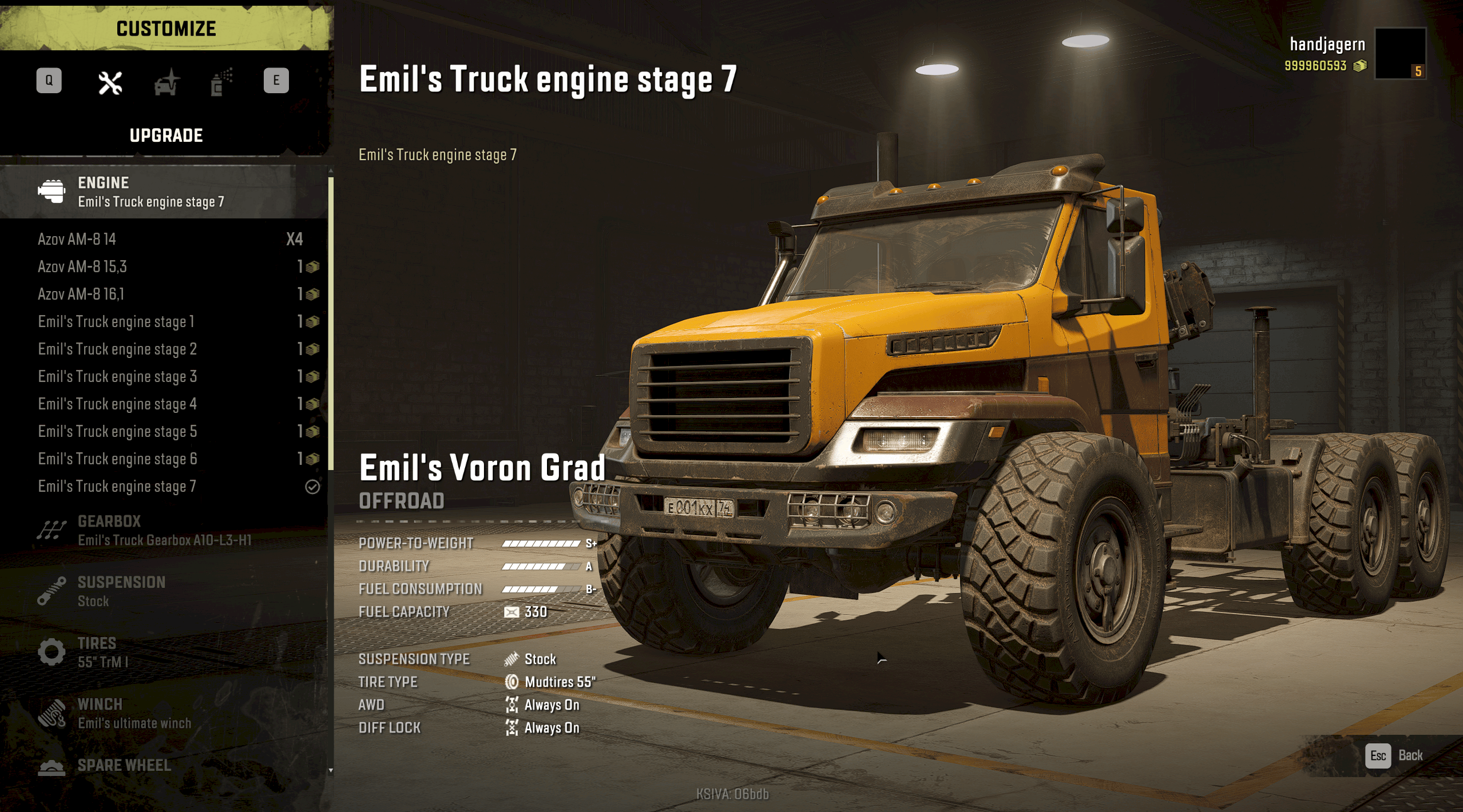The image size is (1463, 812).
Task: Open the vehicle customization tab
Action: pyautogui.click(x=166, y=83)
